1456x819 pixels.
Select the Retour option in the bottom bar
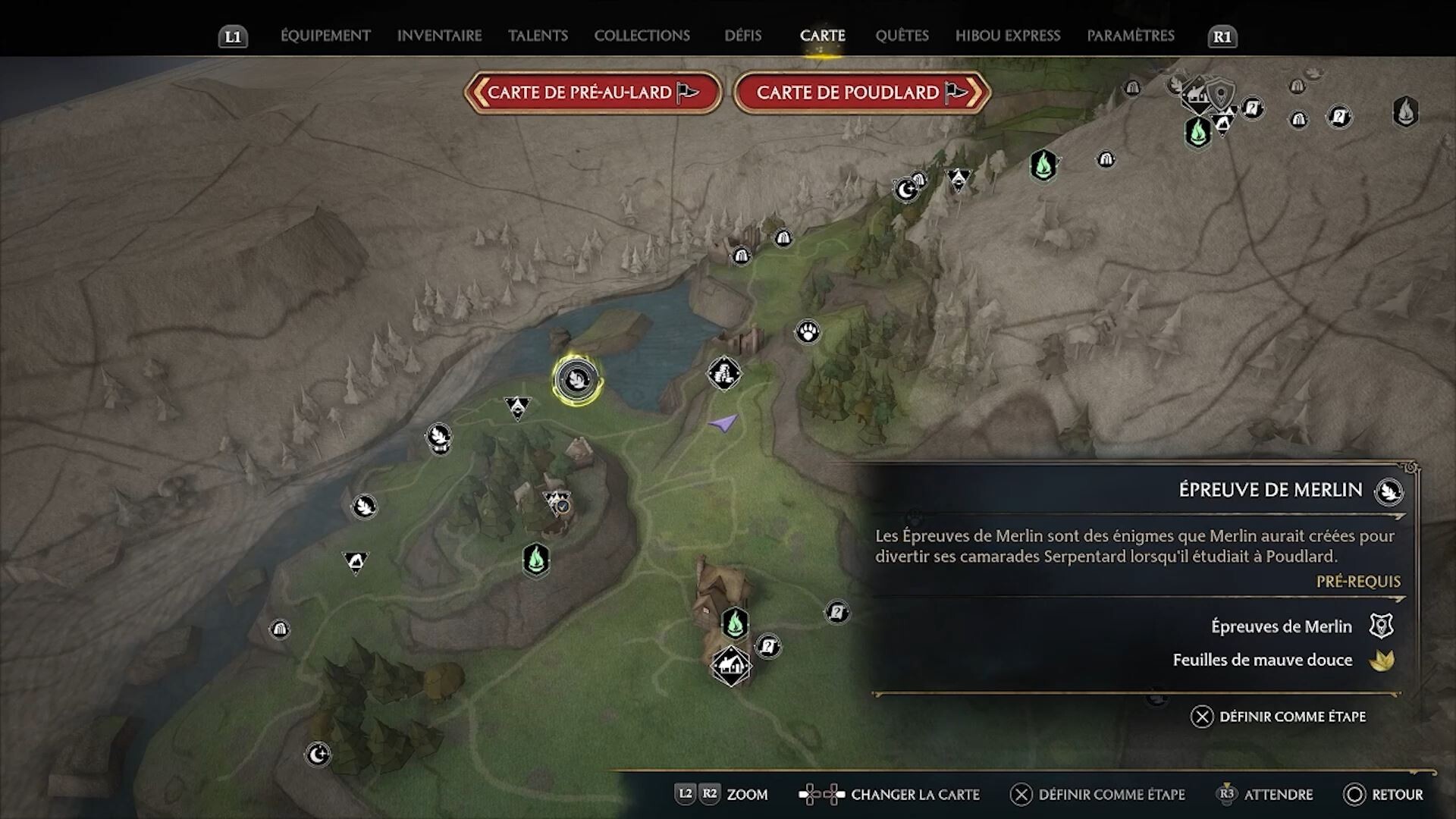(x=1384, y=794)
